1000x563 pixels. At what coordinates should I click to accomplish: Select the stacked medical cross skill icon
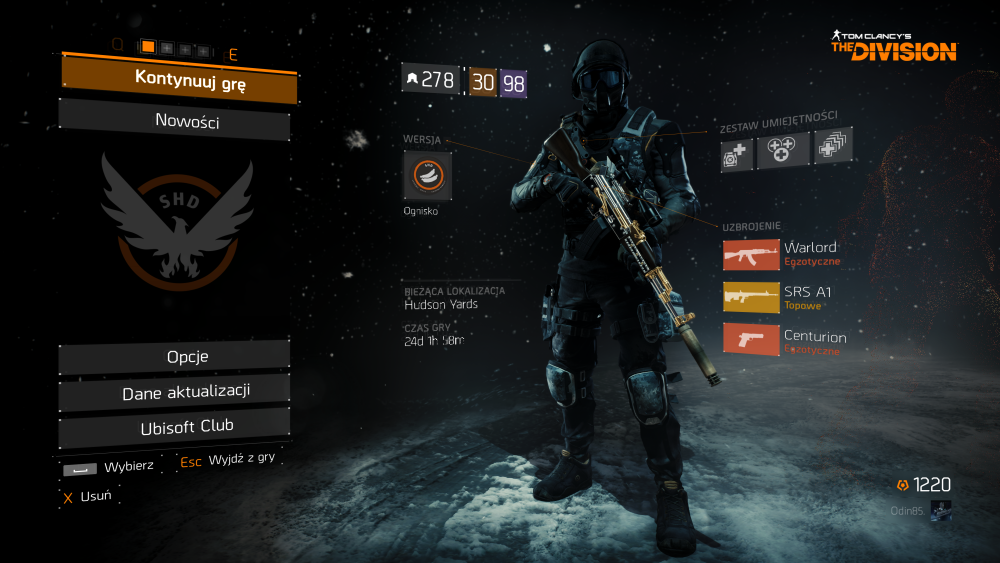[x=832, y=147]
